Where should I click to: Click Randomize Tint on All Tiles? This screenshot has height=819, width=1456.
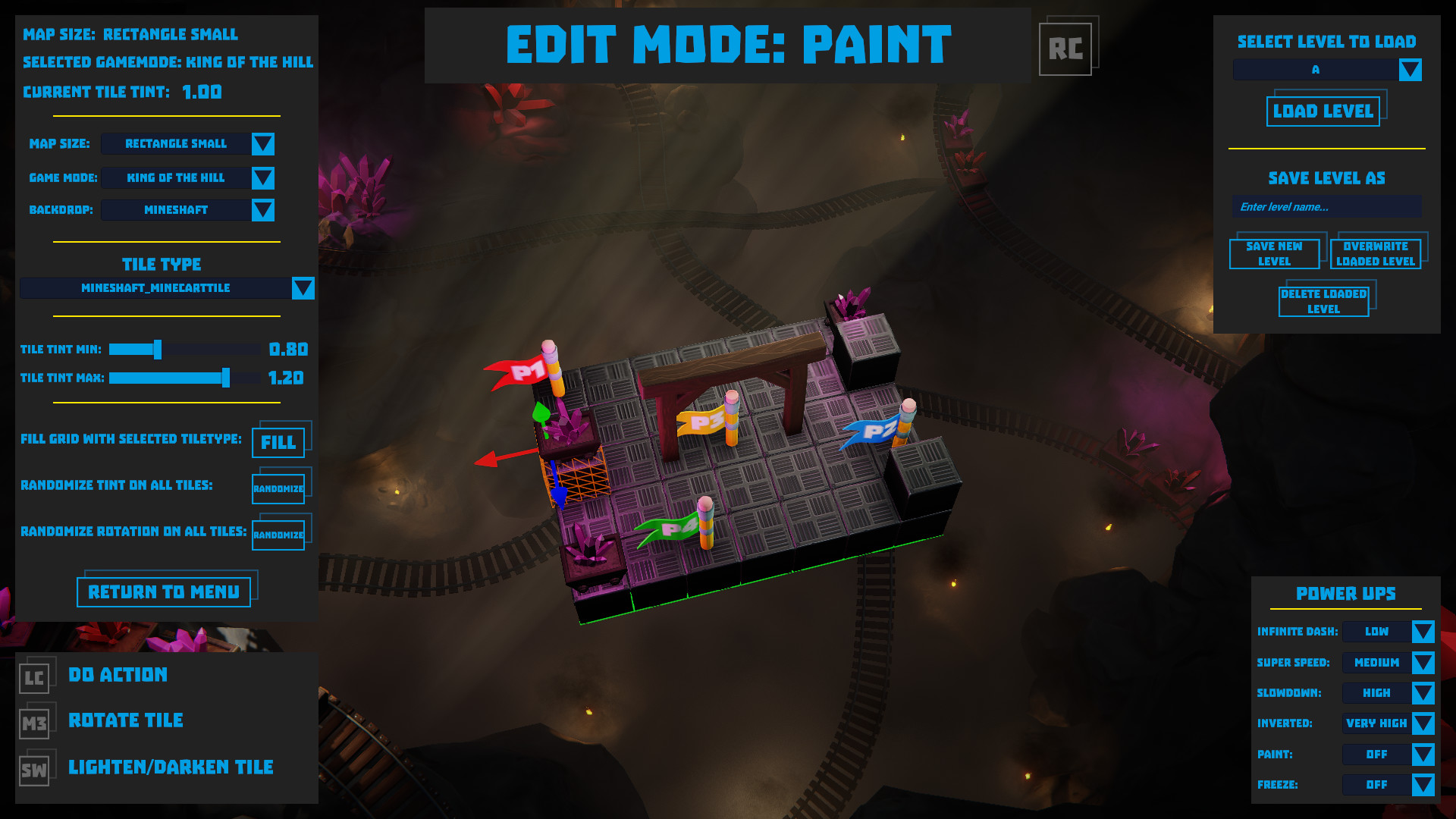pos(278,488)
